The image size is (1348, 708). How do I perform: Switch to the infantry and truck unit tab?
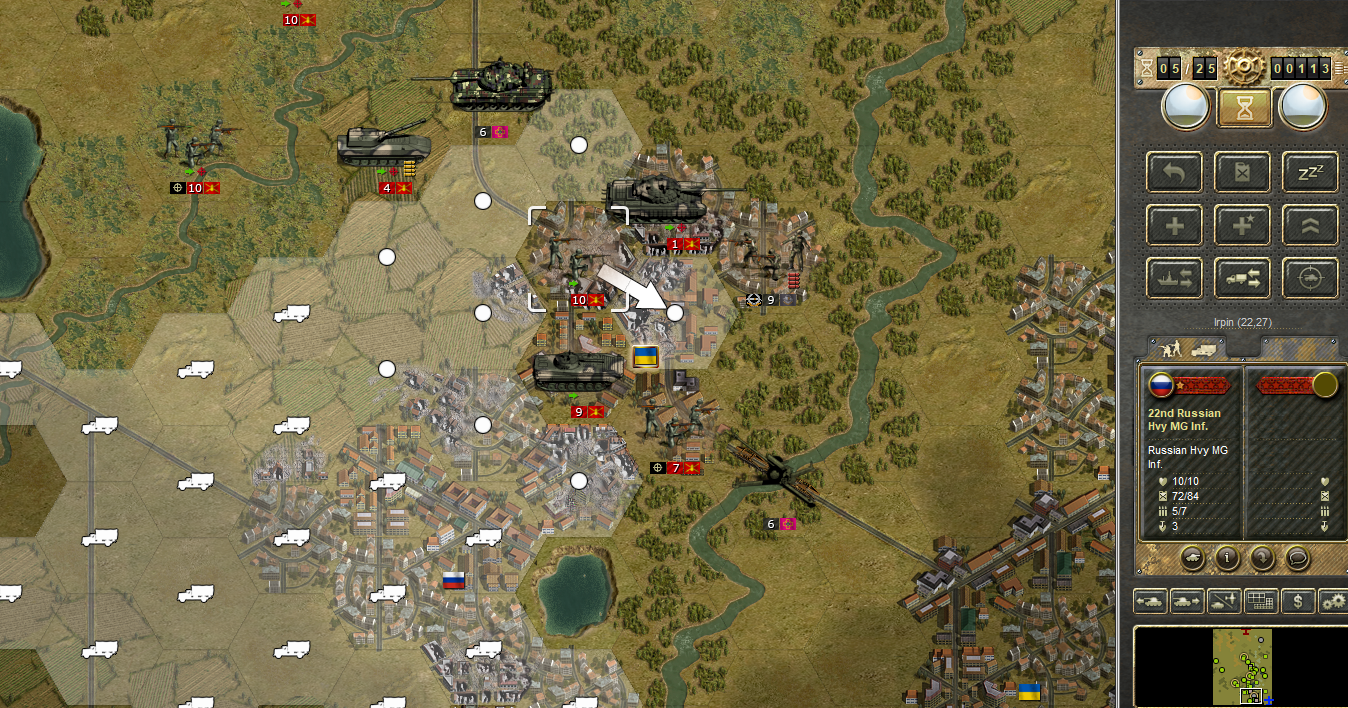[x=1190, y=349]
